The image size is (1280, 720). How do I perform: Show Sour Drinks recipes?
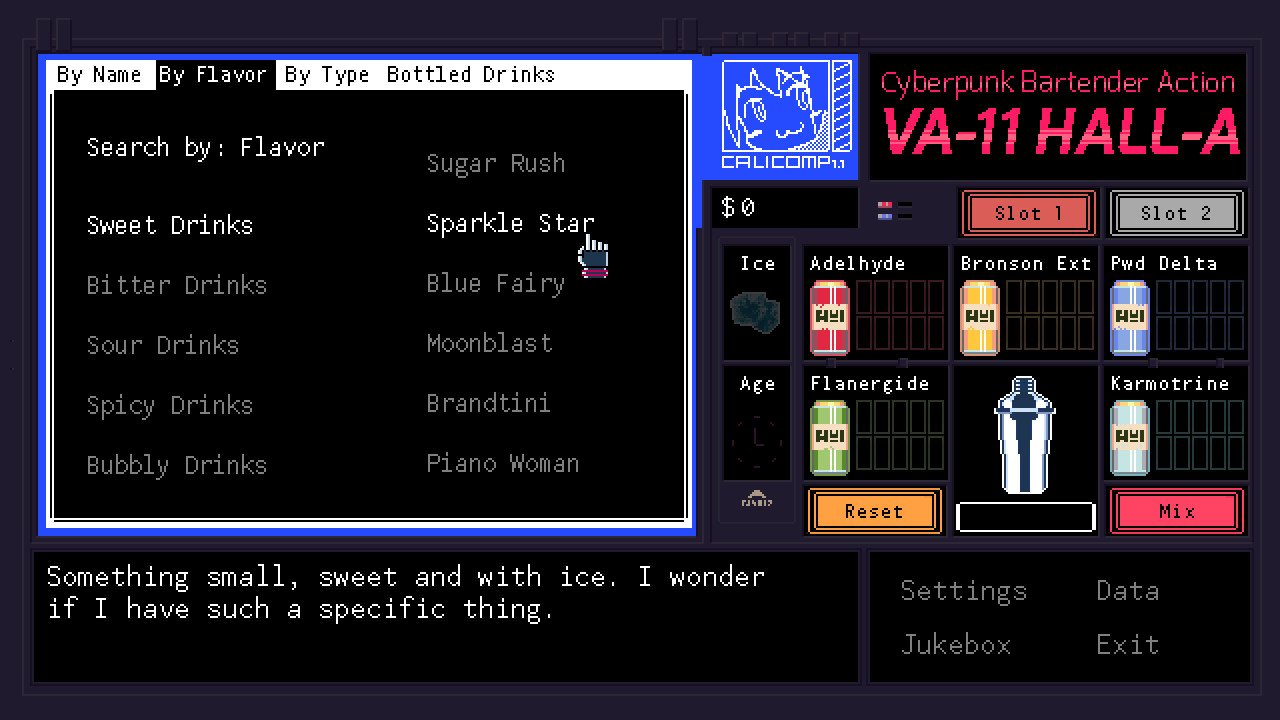click(x=163, y=344)
